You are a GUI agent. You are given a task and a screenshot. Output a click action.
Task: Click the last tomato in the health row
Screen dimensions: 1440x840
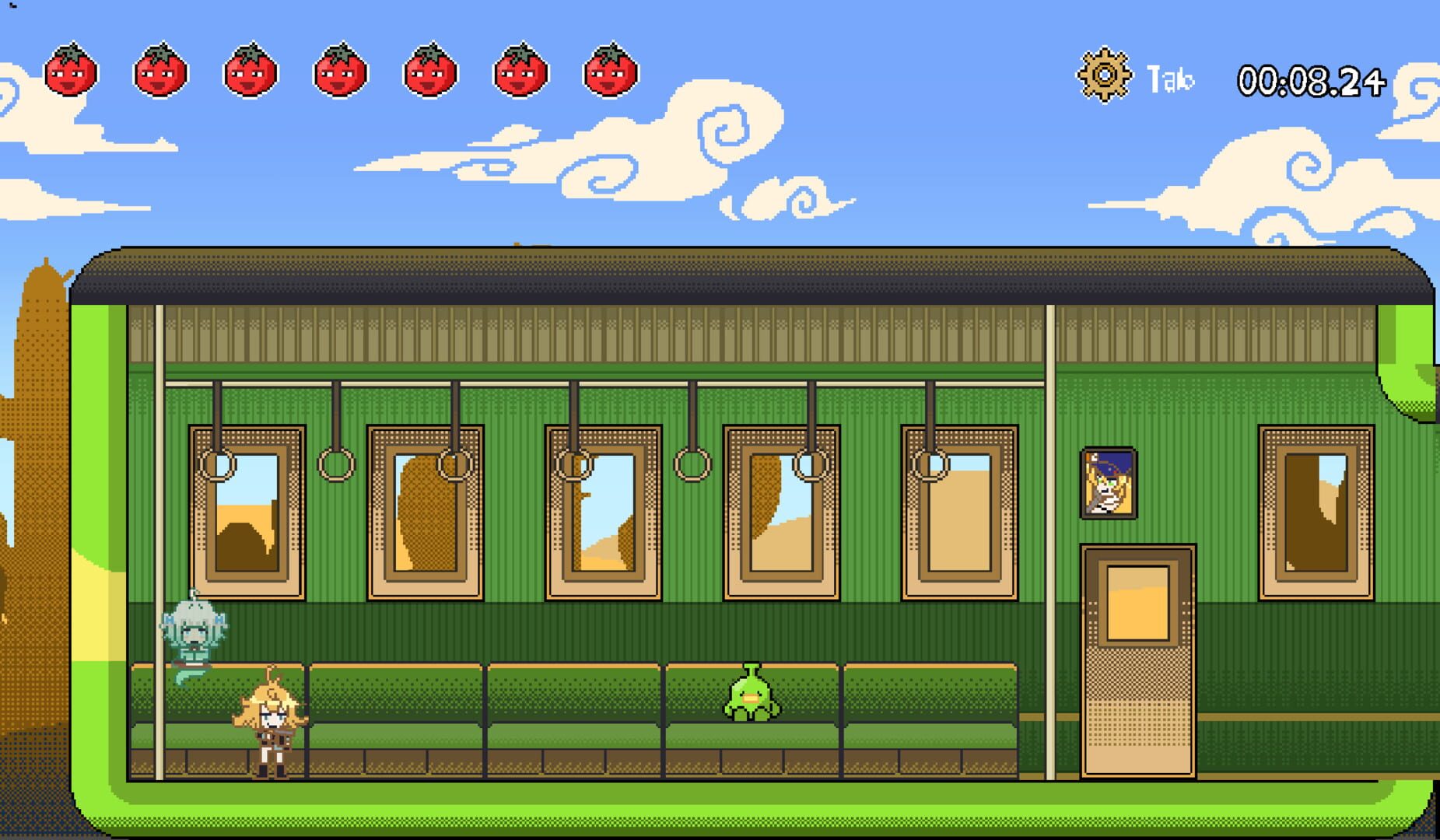pyautogui.click(x=610, y=72)
